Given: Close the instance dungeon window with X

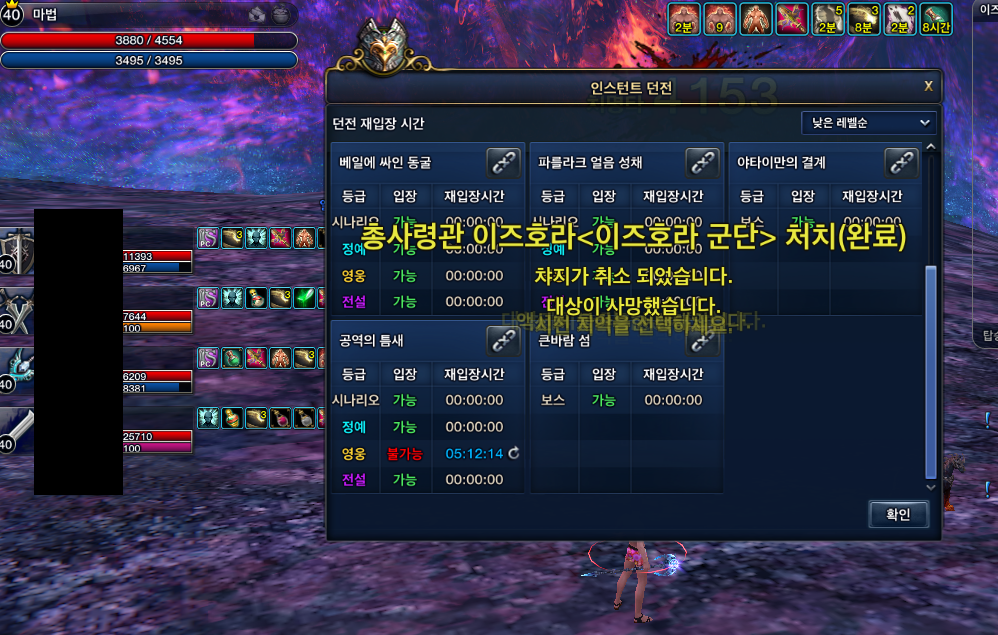Looking at the screenshot, I should [x=928, y=86].
